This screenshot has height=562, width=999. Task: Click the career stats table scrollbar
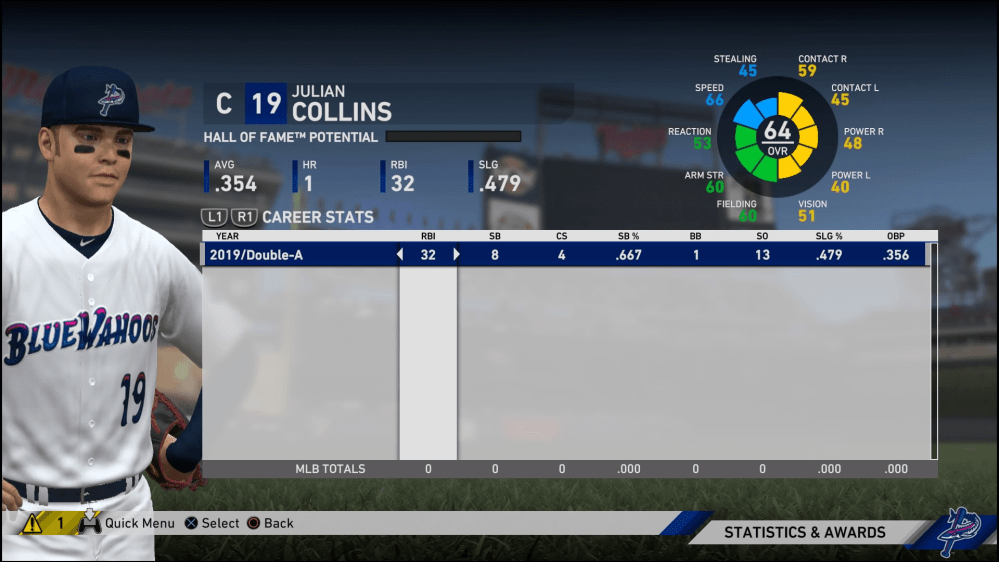coord(933,350)
